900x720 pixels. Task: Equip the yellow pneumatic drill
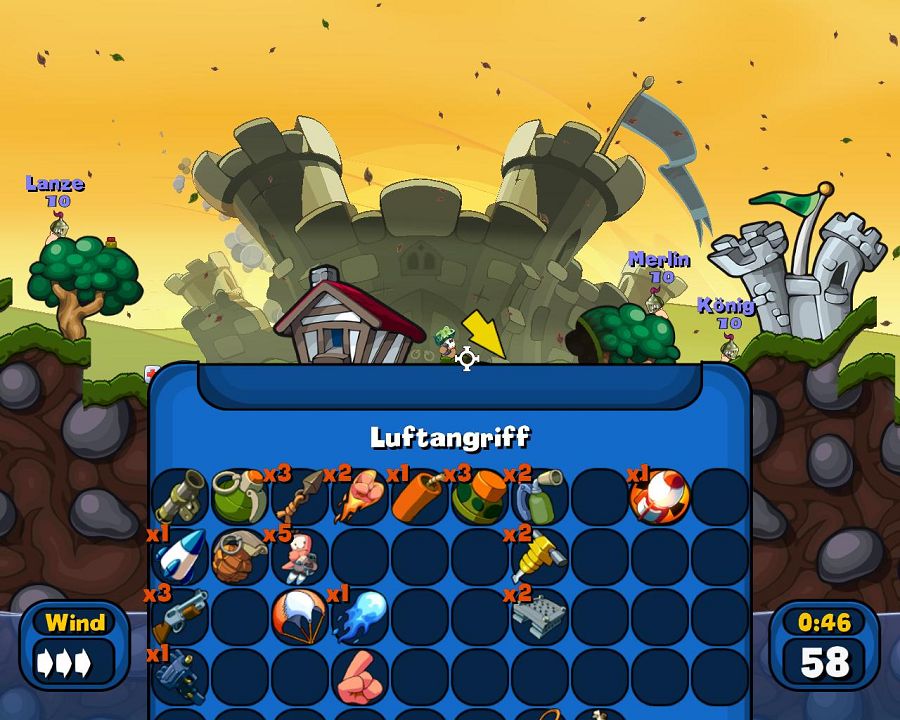(540, 557)
